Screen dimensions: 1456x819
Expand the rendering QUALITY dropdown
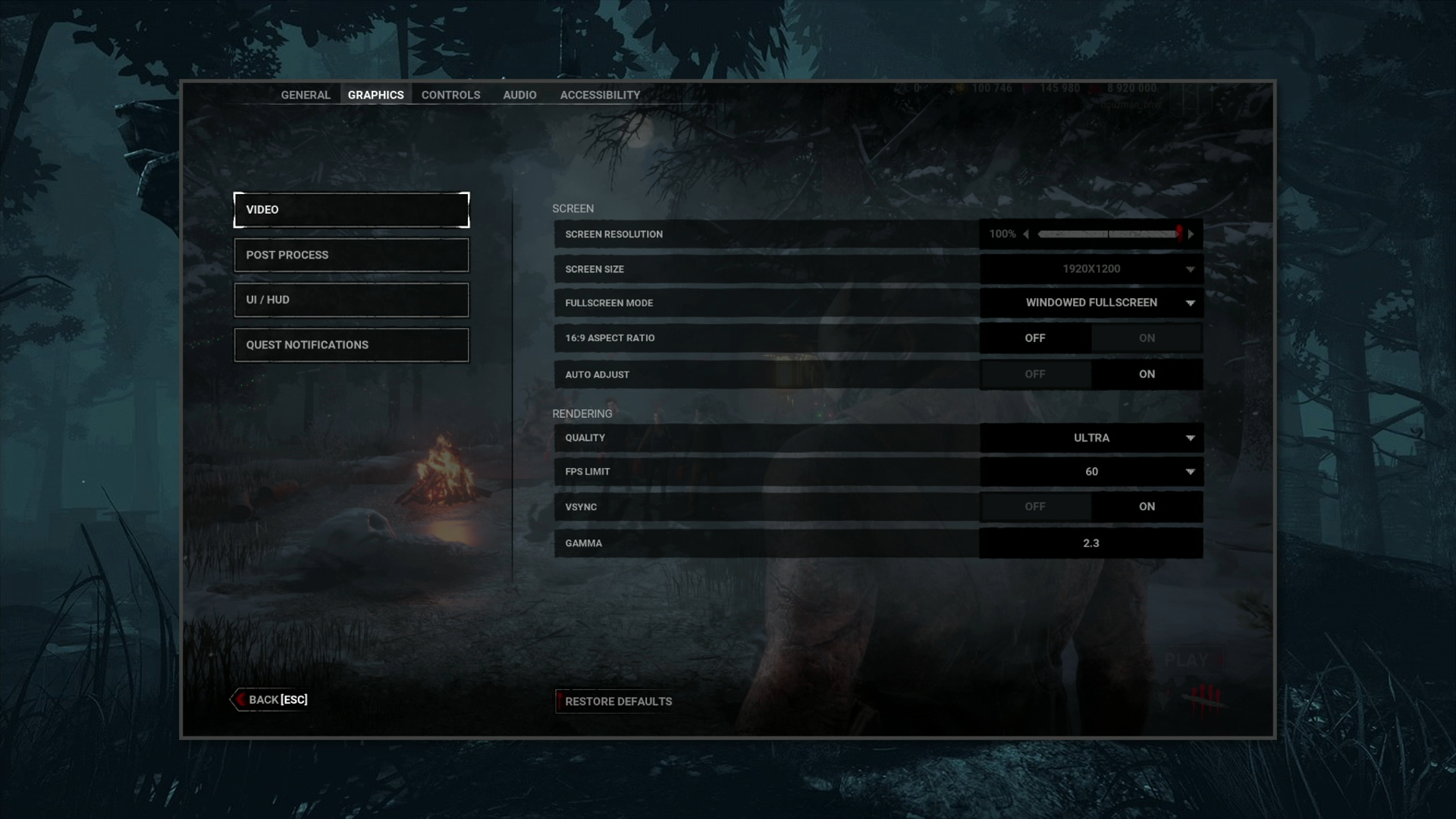click(x=1191, y=438)
